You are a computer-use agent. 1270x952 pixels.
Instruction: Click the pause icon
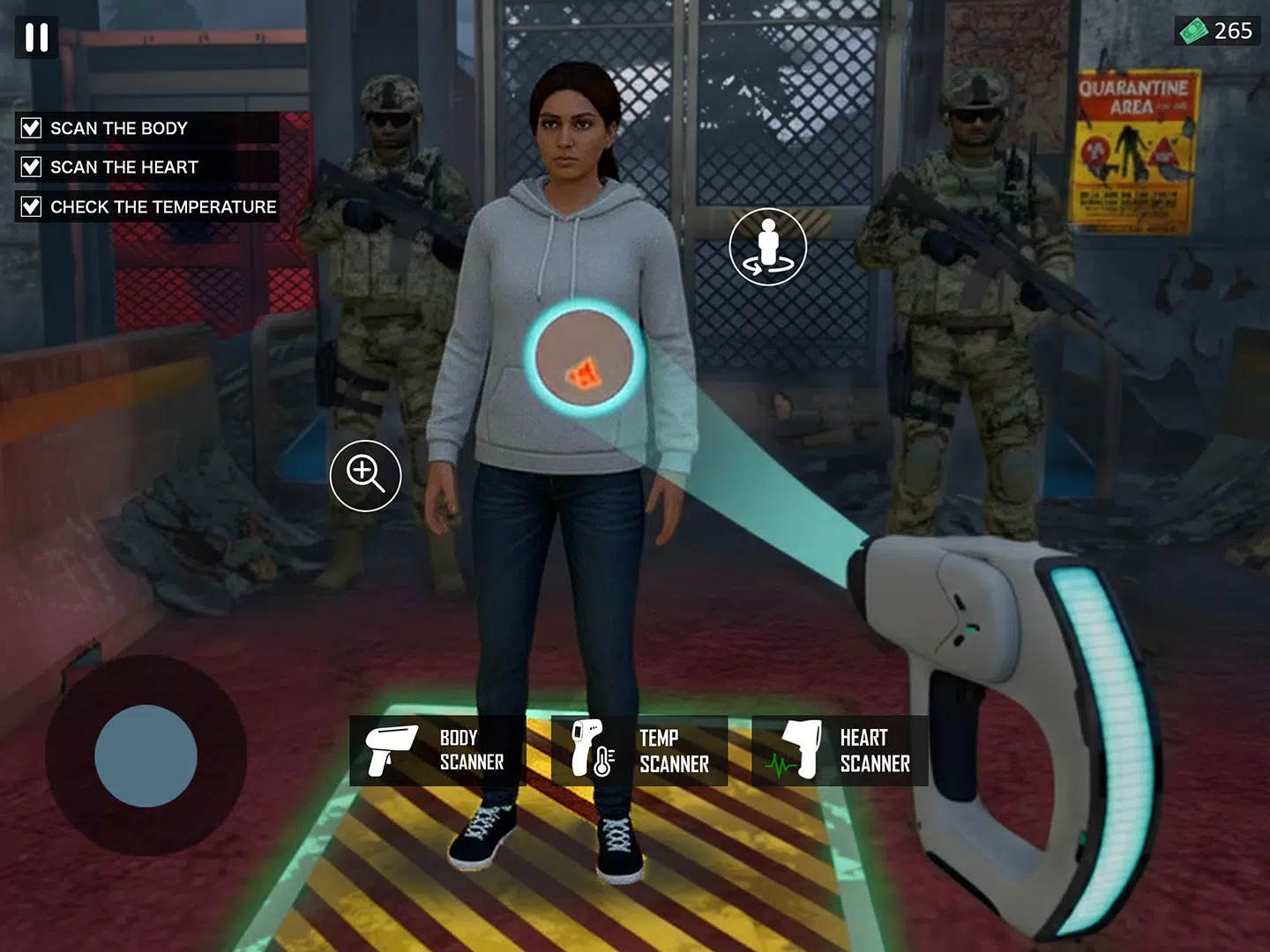tap(36, 37)
